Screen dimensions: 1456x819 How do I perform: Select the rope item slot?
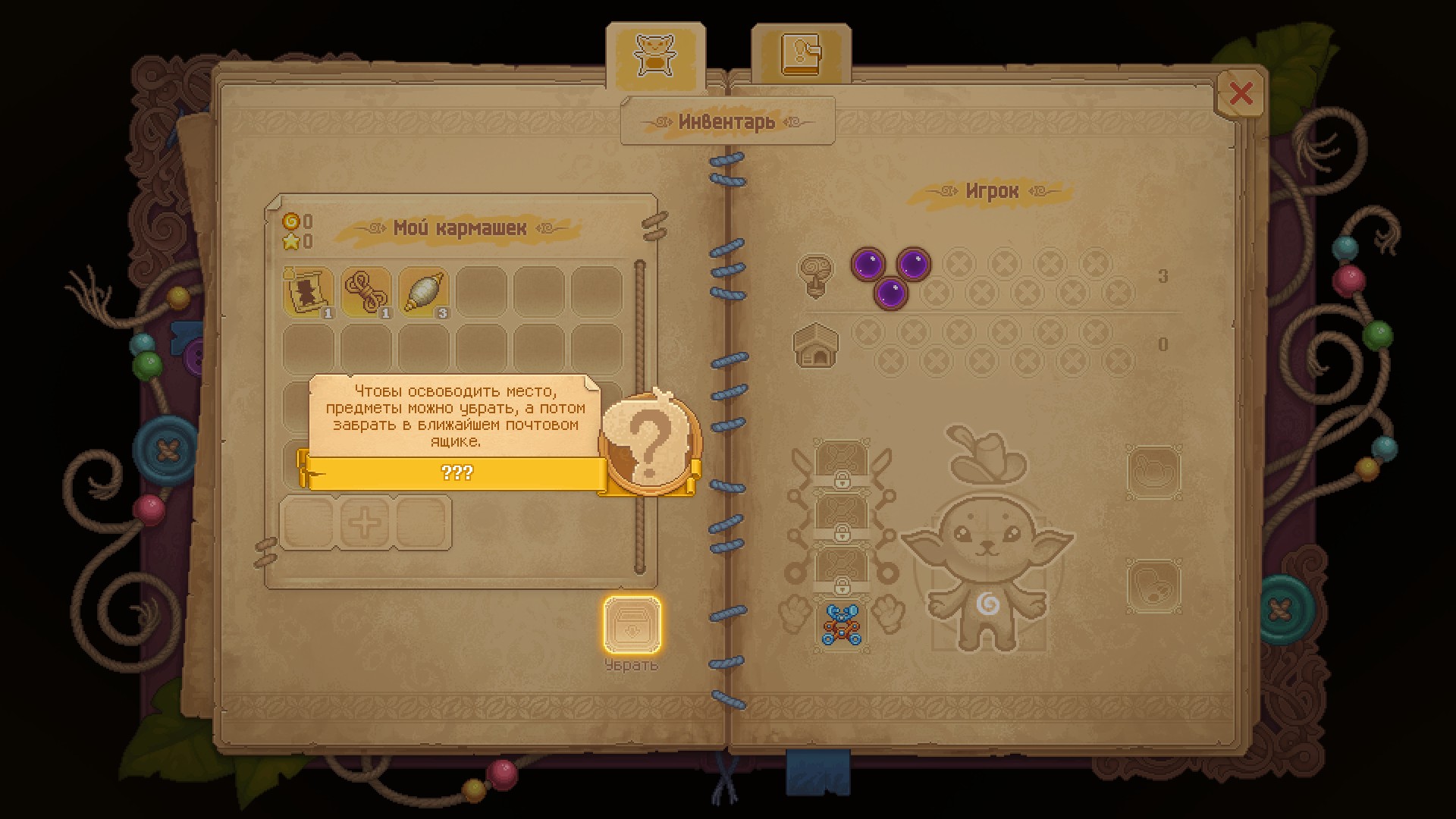366,291
